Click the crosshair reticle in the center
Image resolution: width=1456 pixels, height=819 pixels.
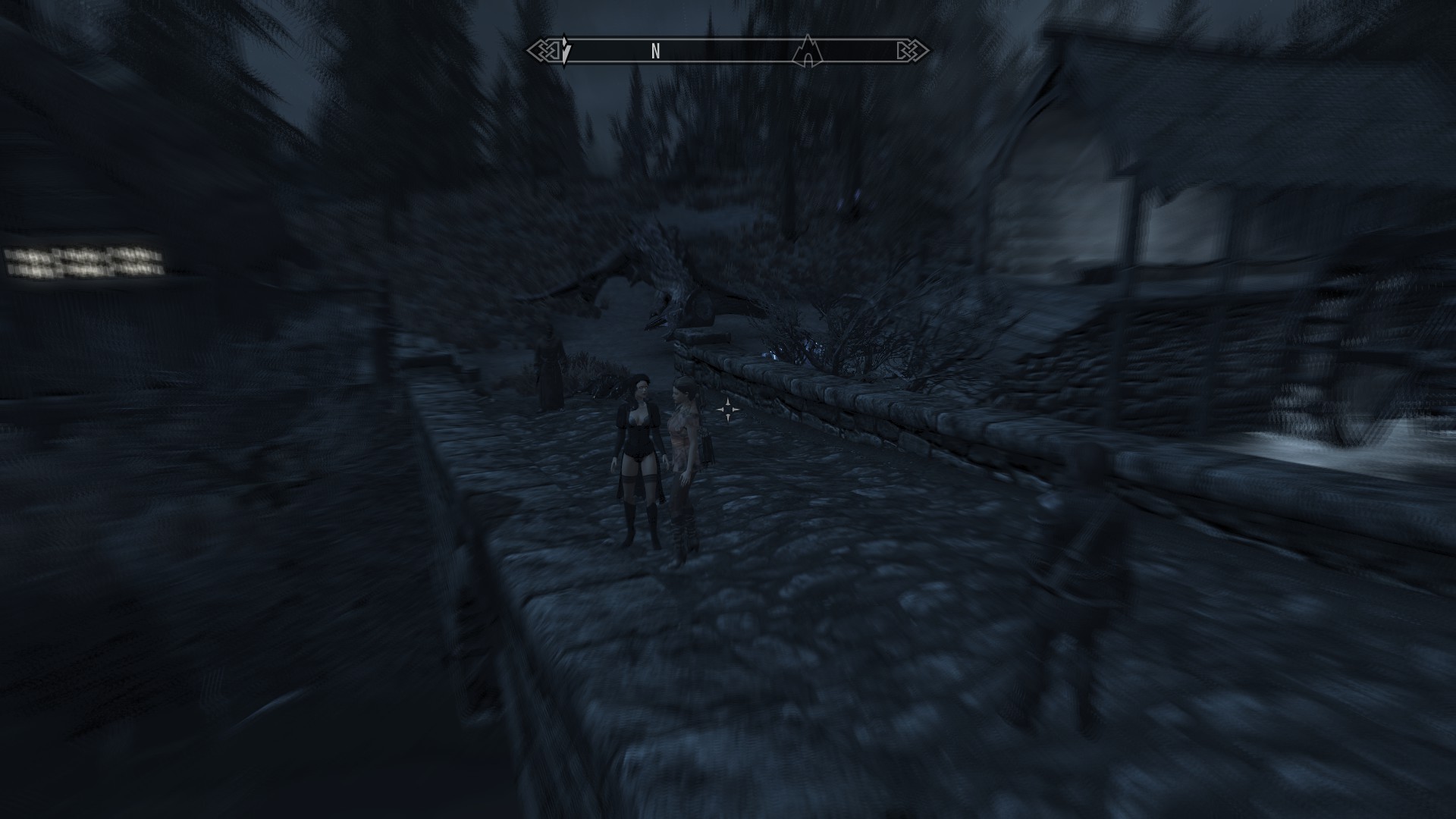(x=729, y=411)
